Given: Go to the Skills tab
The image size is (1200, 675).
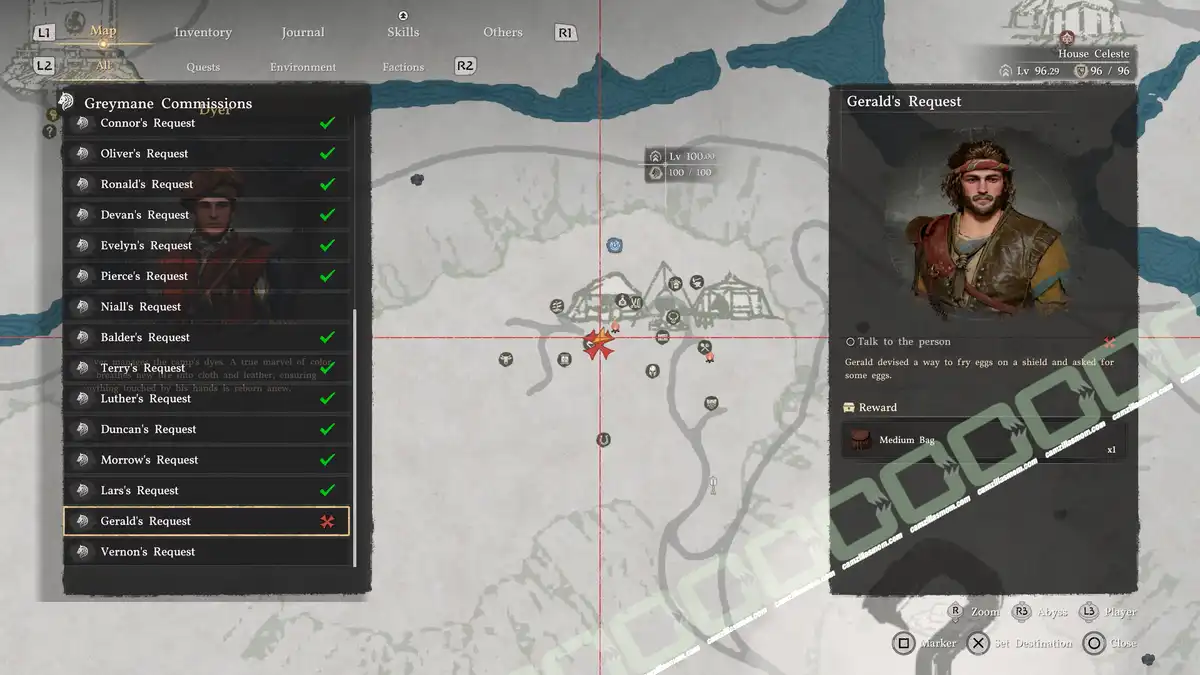Looking at the screenshot, I should pyautogui.click(x=403, y=32).
